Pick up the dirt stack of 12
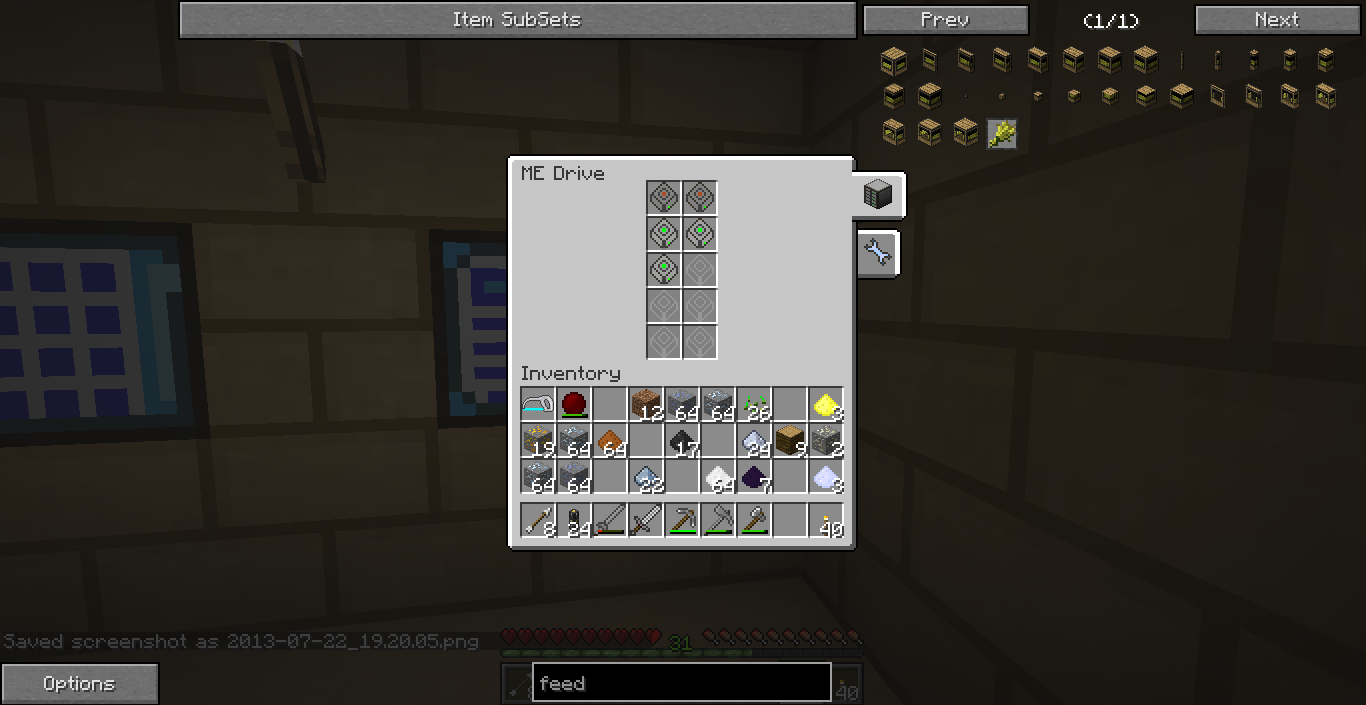The image size is (1366, 705). click(x=646, y=405)
